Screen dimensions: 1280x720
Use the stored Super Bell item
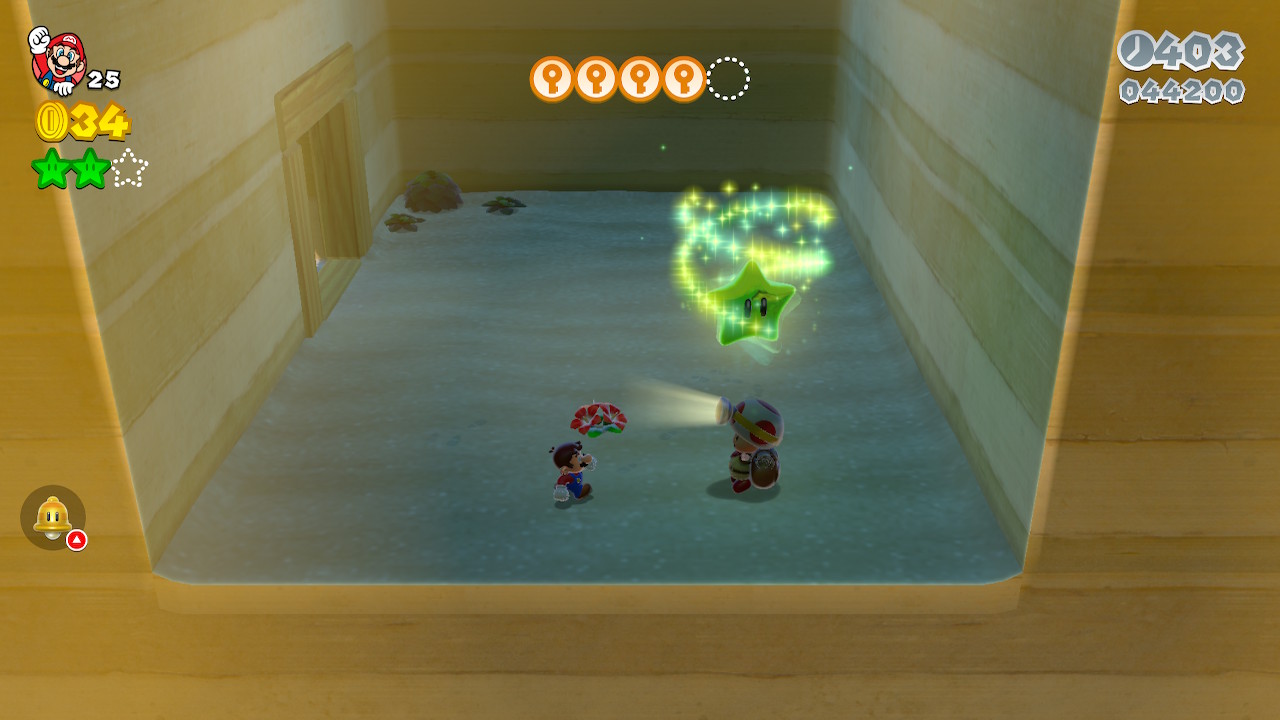coord(52,517)
